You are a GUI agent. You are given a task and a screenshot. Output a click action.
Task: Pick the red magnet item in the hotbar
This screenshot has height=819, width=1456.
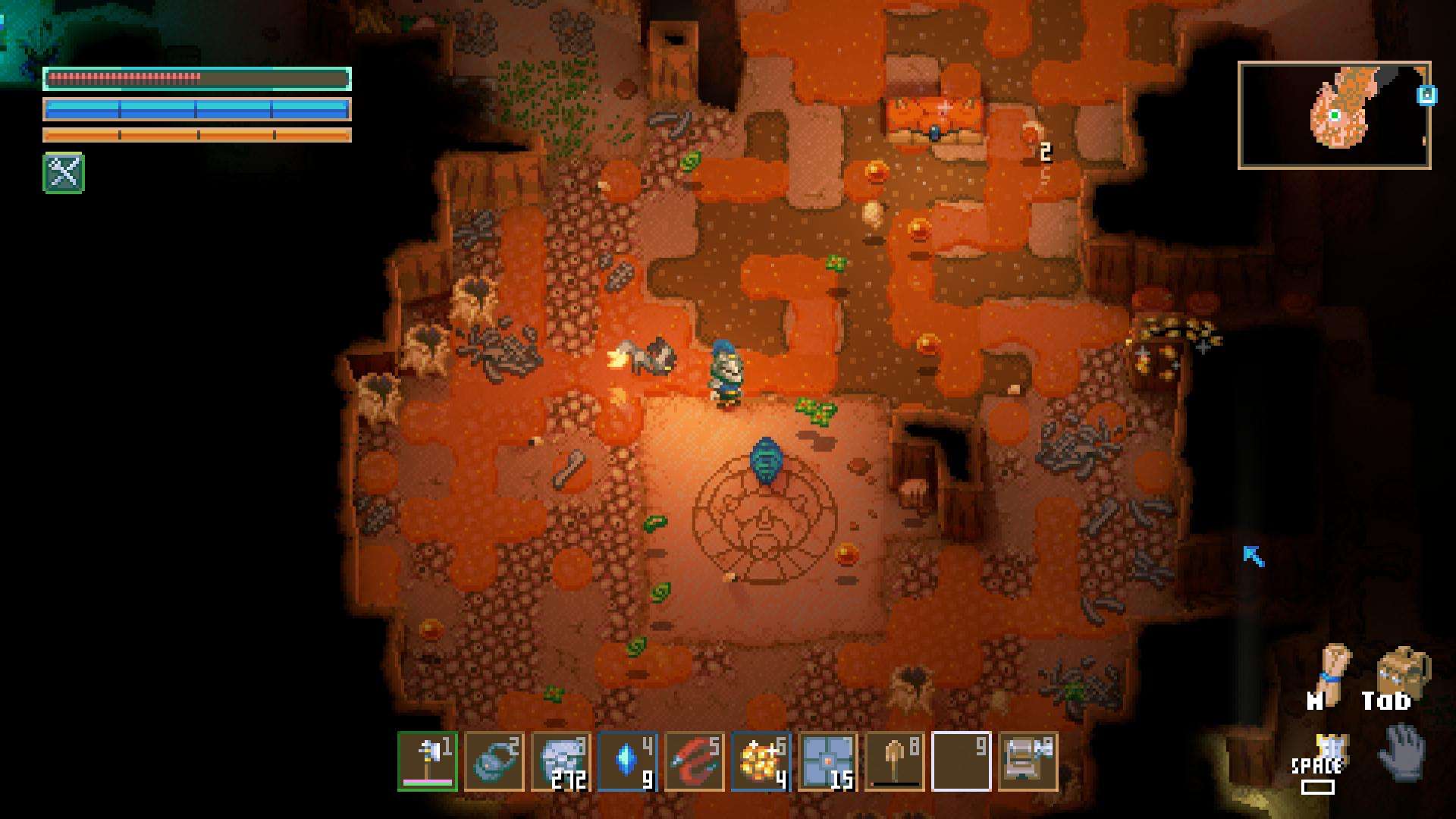coord(694,761)
